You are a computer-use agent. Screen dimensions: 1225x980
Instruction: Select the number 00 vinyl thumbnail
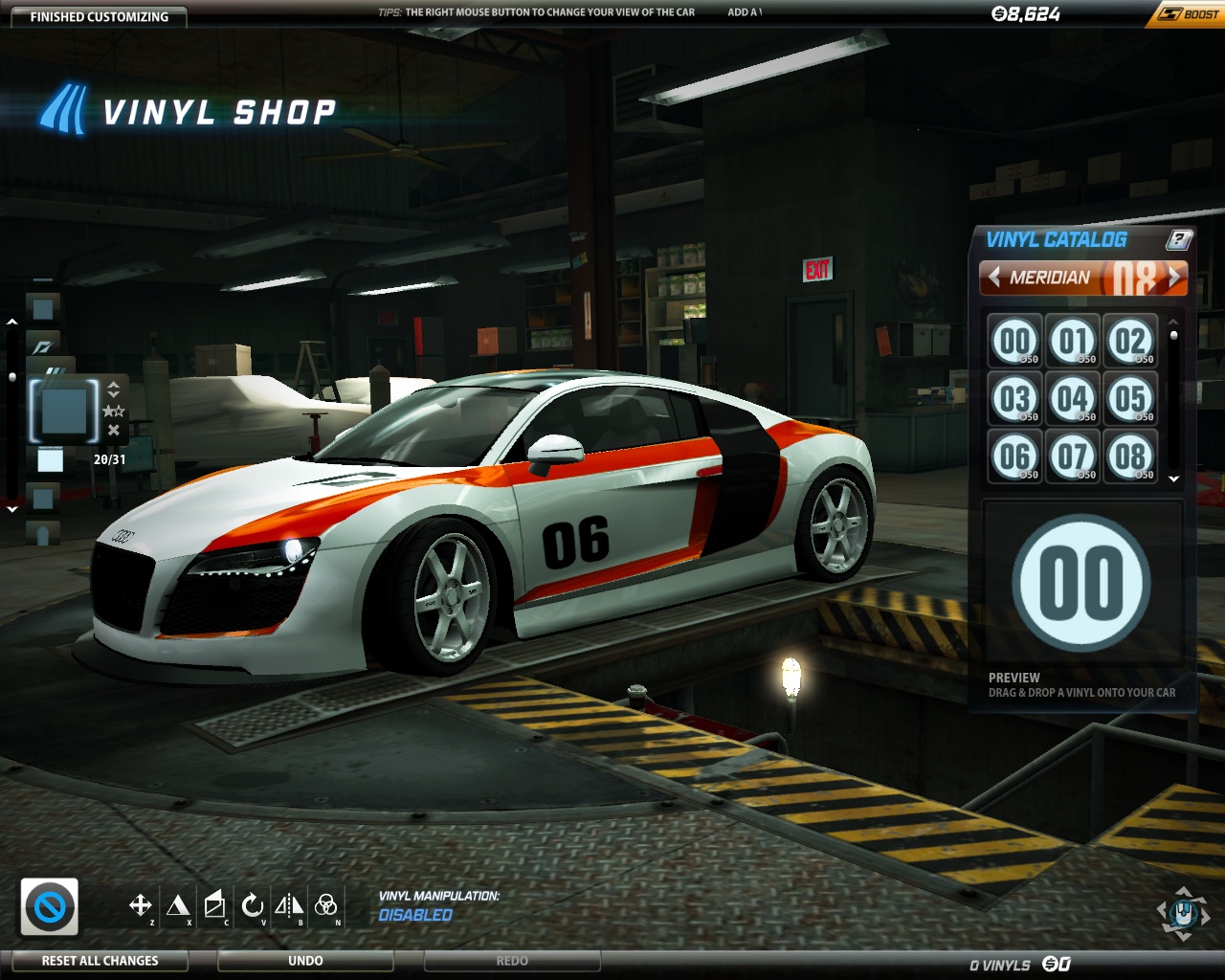[1014, 341]
